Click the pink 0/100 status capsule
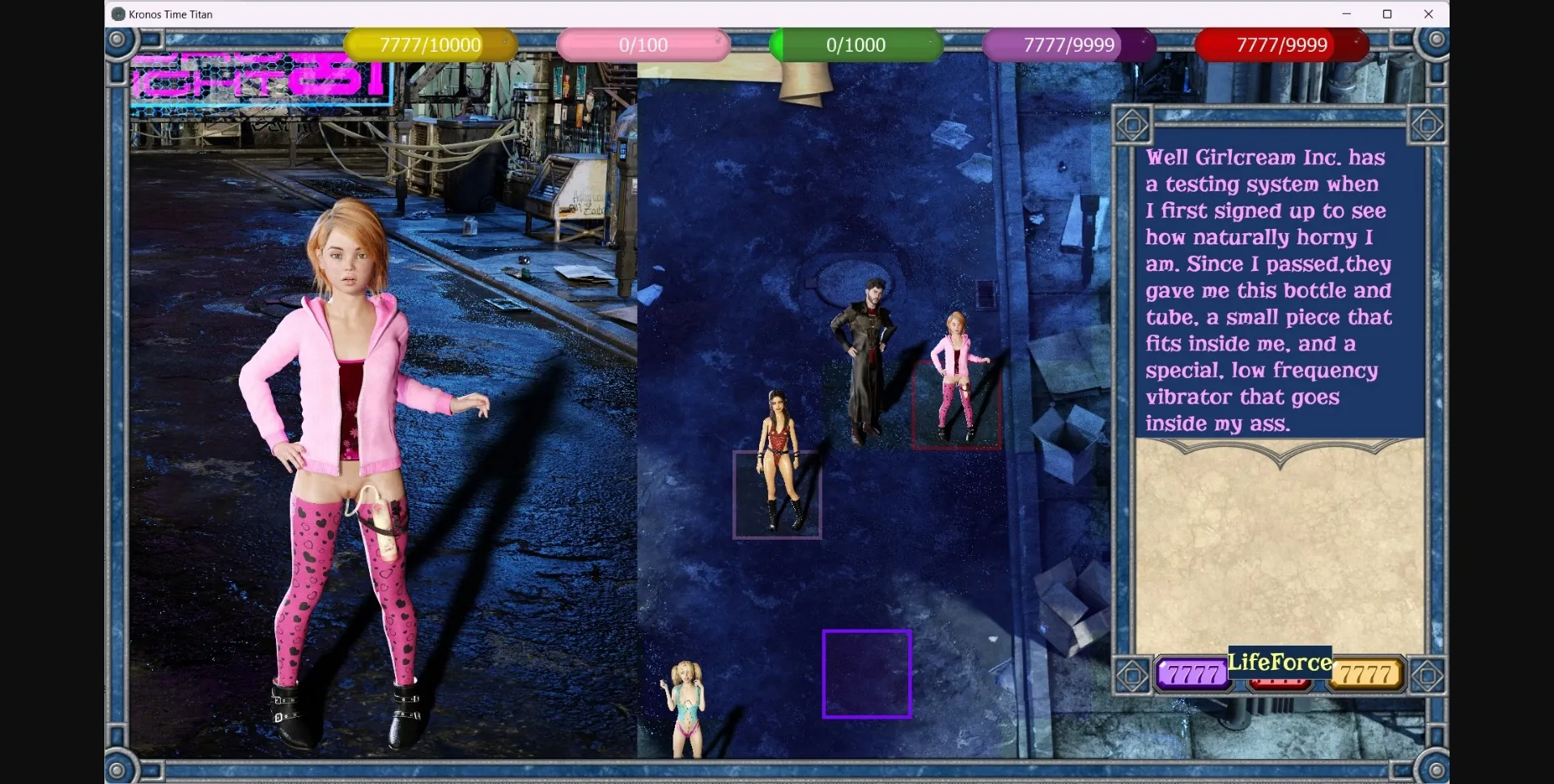Viewport: 1554px width, 784px height. [643, 45]
